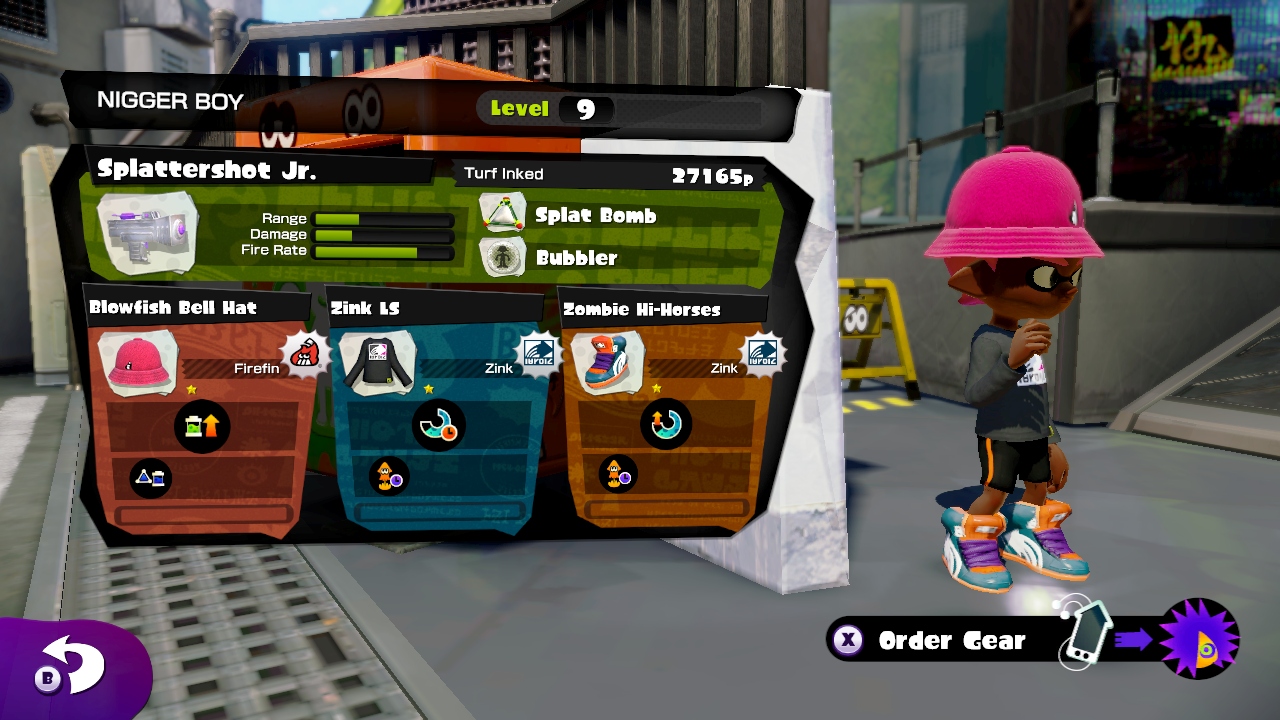Pick the Zink LS shirt thumbnail
This screenshot has width=1280, height=720.
click(378, 362)
